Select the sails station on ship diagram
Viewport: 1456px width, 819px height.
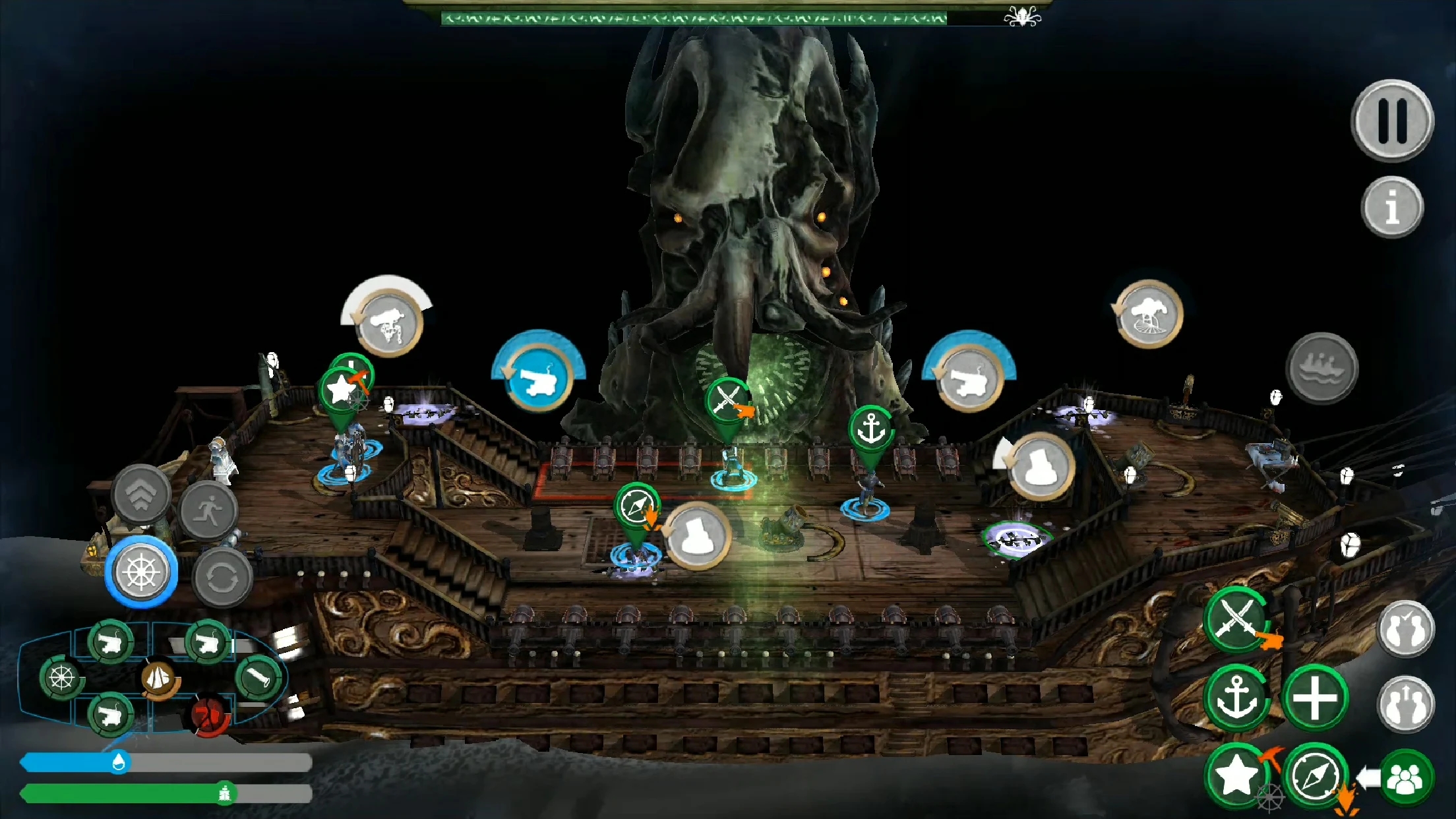pos(158,678)
